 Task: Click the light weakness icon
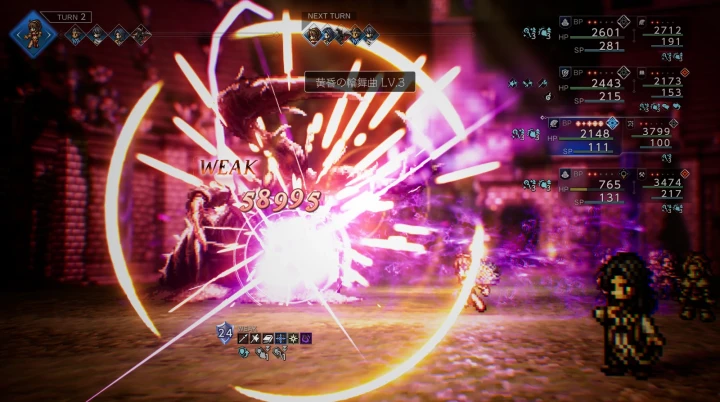[294, 339]
